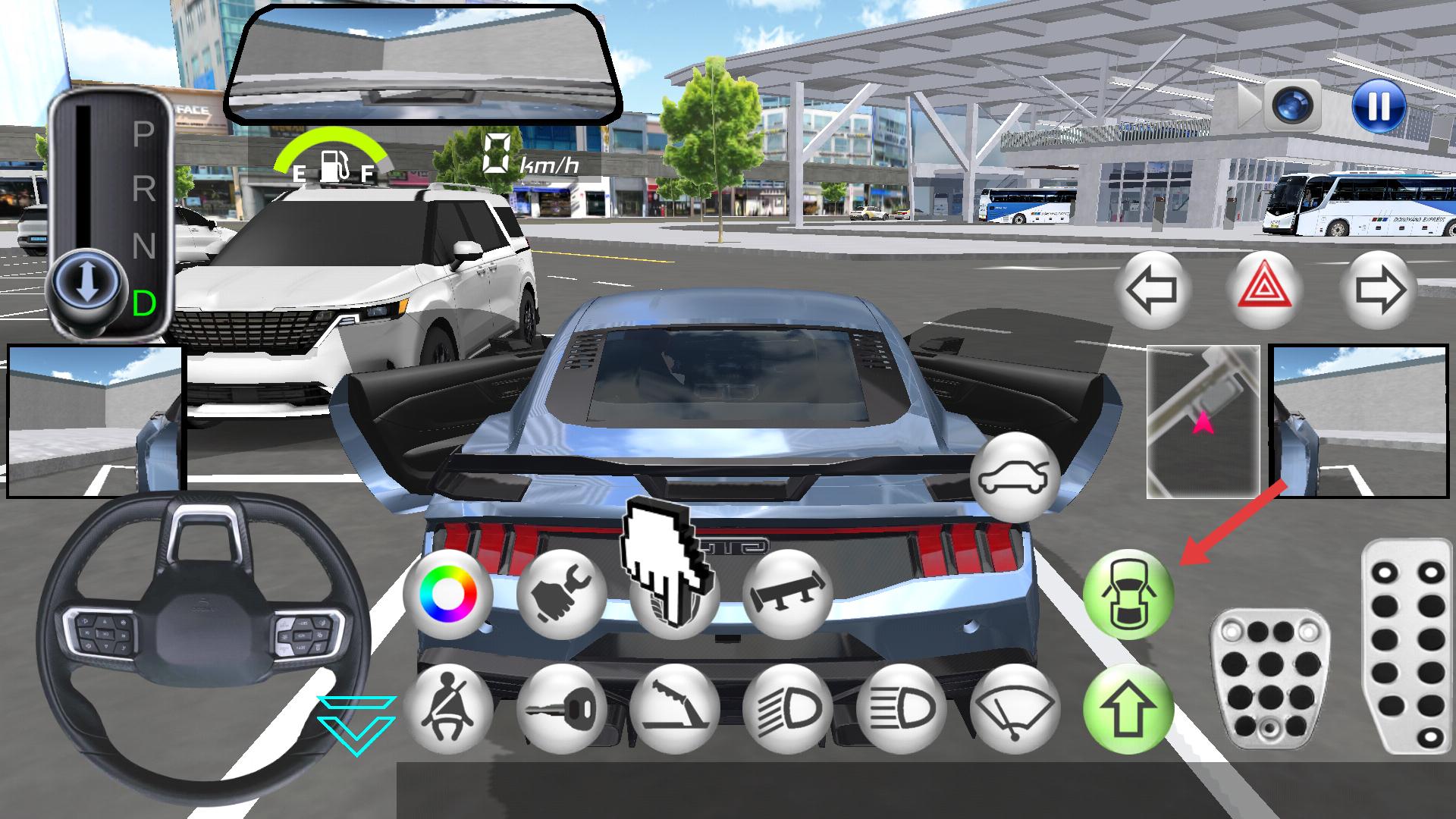This screenshot has height=819, width=1456.
Task: Activate the windshield wipers
Action: click(x=1015, y=708)
